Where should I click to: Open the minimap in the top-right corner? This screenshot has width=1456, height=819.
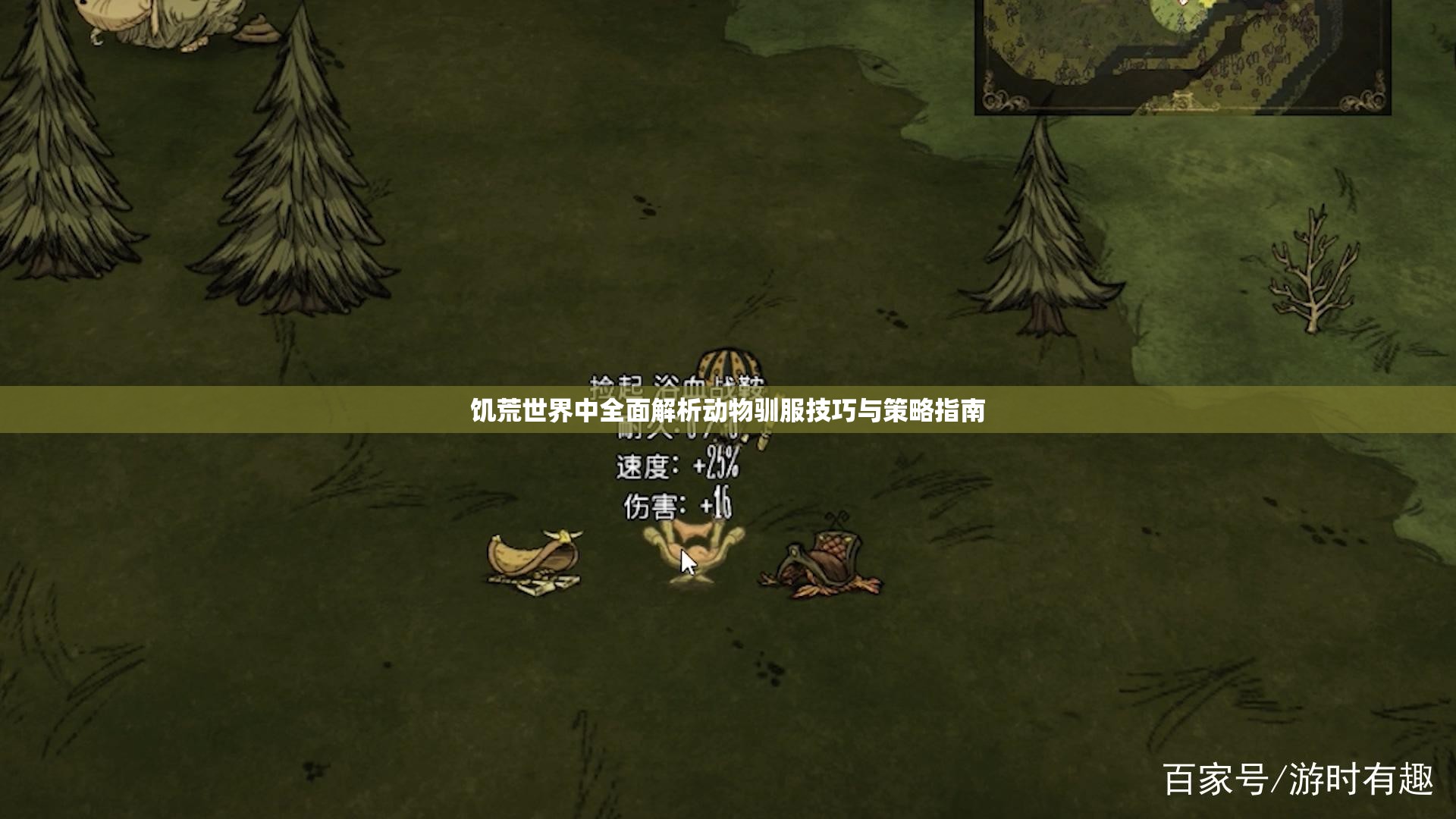pos(1181,57)
